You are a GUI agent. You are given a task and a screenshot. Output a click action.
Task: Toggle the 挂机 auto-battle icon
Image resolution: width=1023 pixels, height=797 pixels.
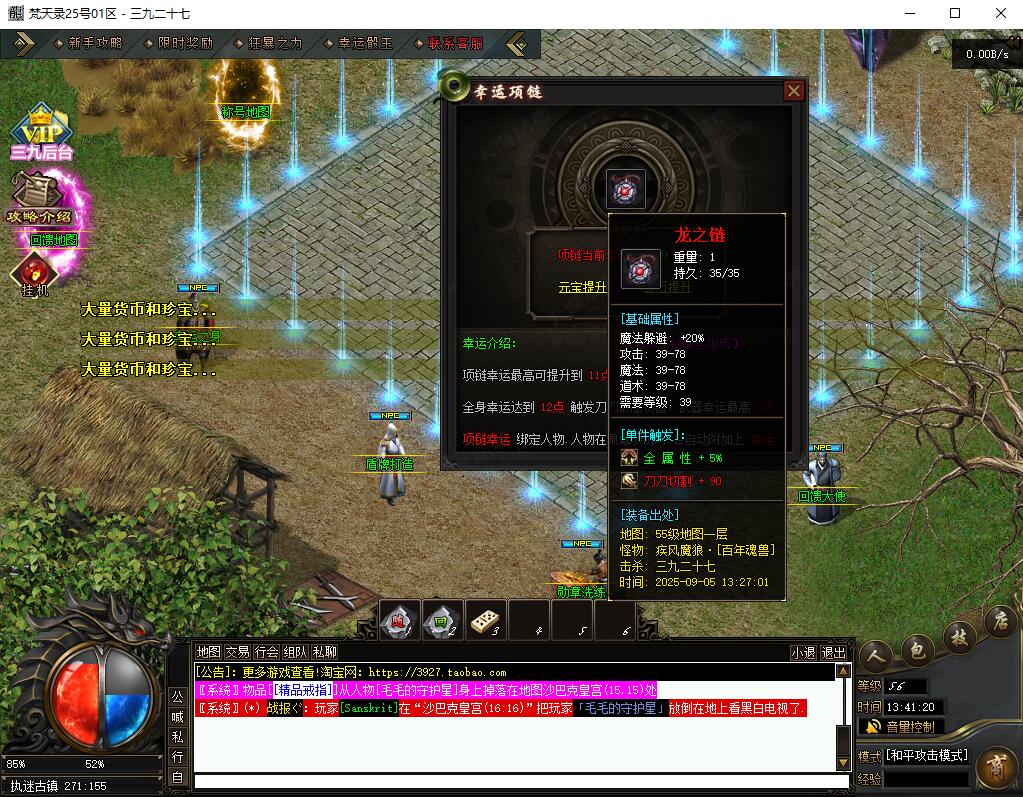35,273
